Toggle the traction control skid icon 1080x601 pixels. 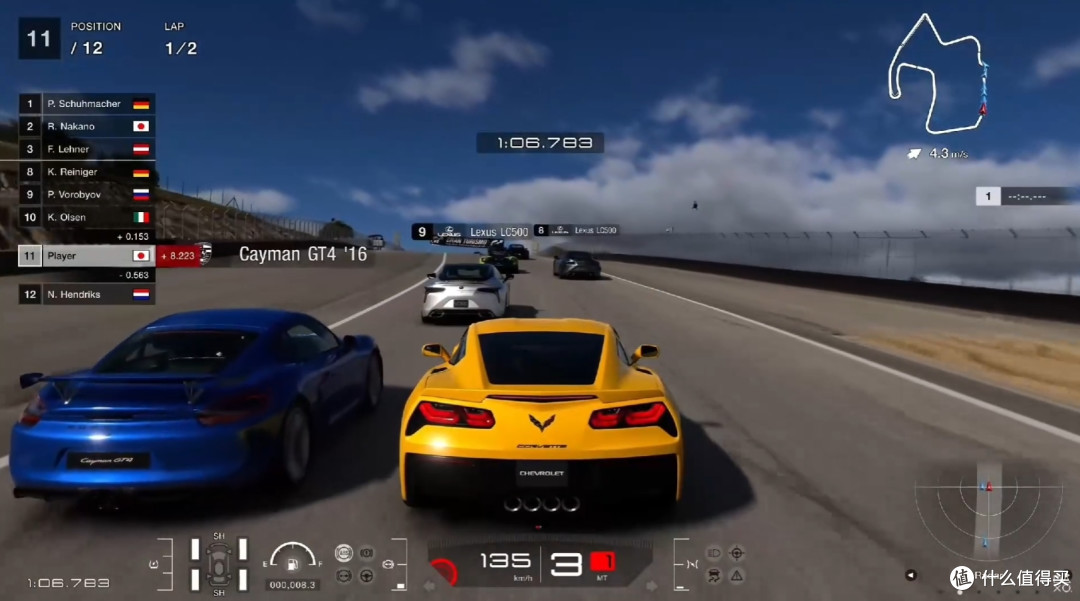tap(714, 575)
